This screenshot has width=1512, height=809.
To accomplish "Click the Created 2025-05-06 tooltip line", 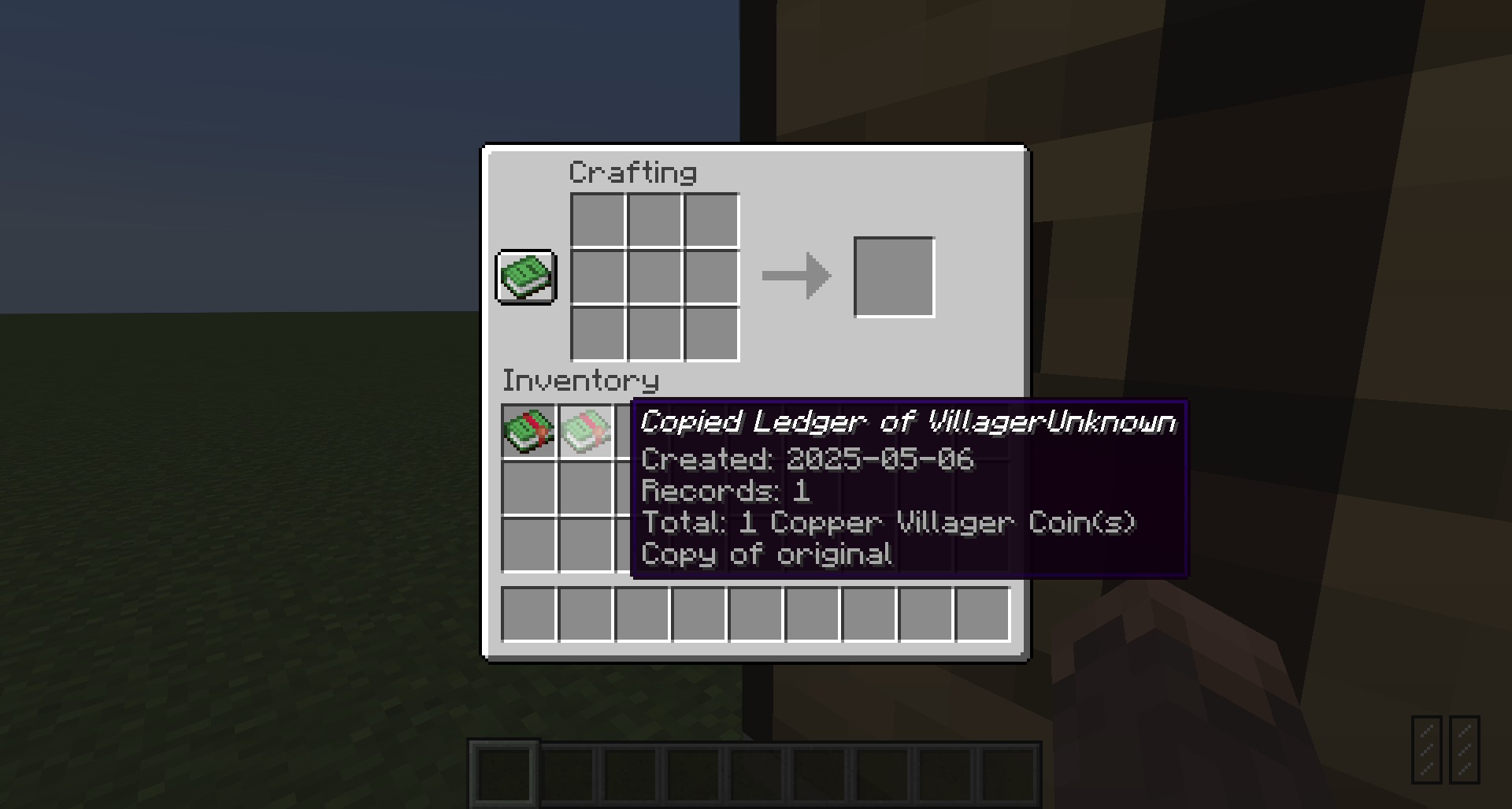I will click(x=807, y=459).
